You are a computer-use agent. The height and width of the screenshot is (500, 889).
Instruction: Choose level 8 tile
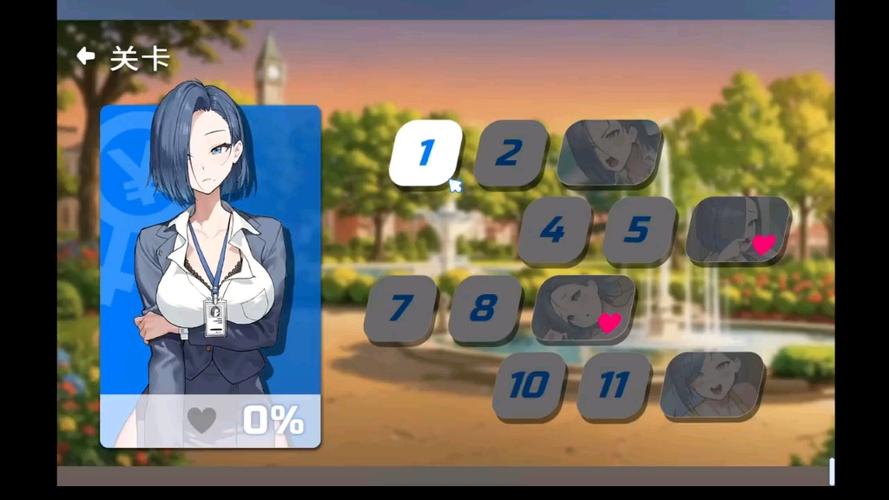pos(485,308)
